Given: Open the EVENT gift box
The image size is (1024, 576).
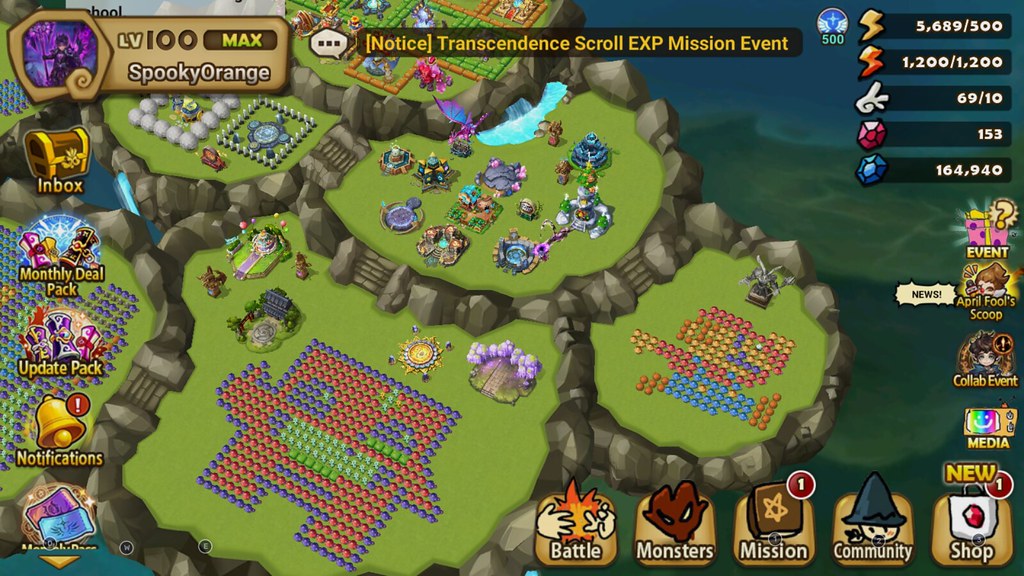Looking at the screenshot, I should 987,230.
